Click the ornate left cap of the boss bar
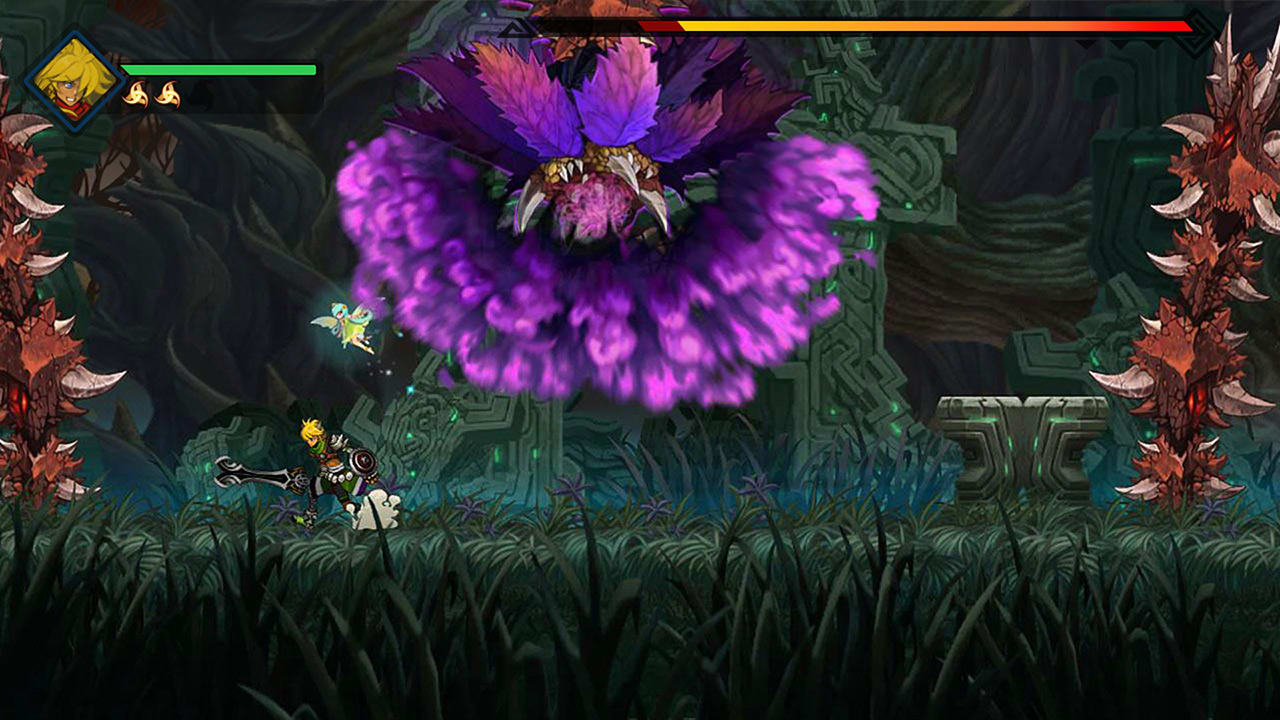The image size is (1280, 720). [x=512, y=27]
